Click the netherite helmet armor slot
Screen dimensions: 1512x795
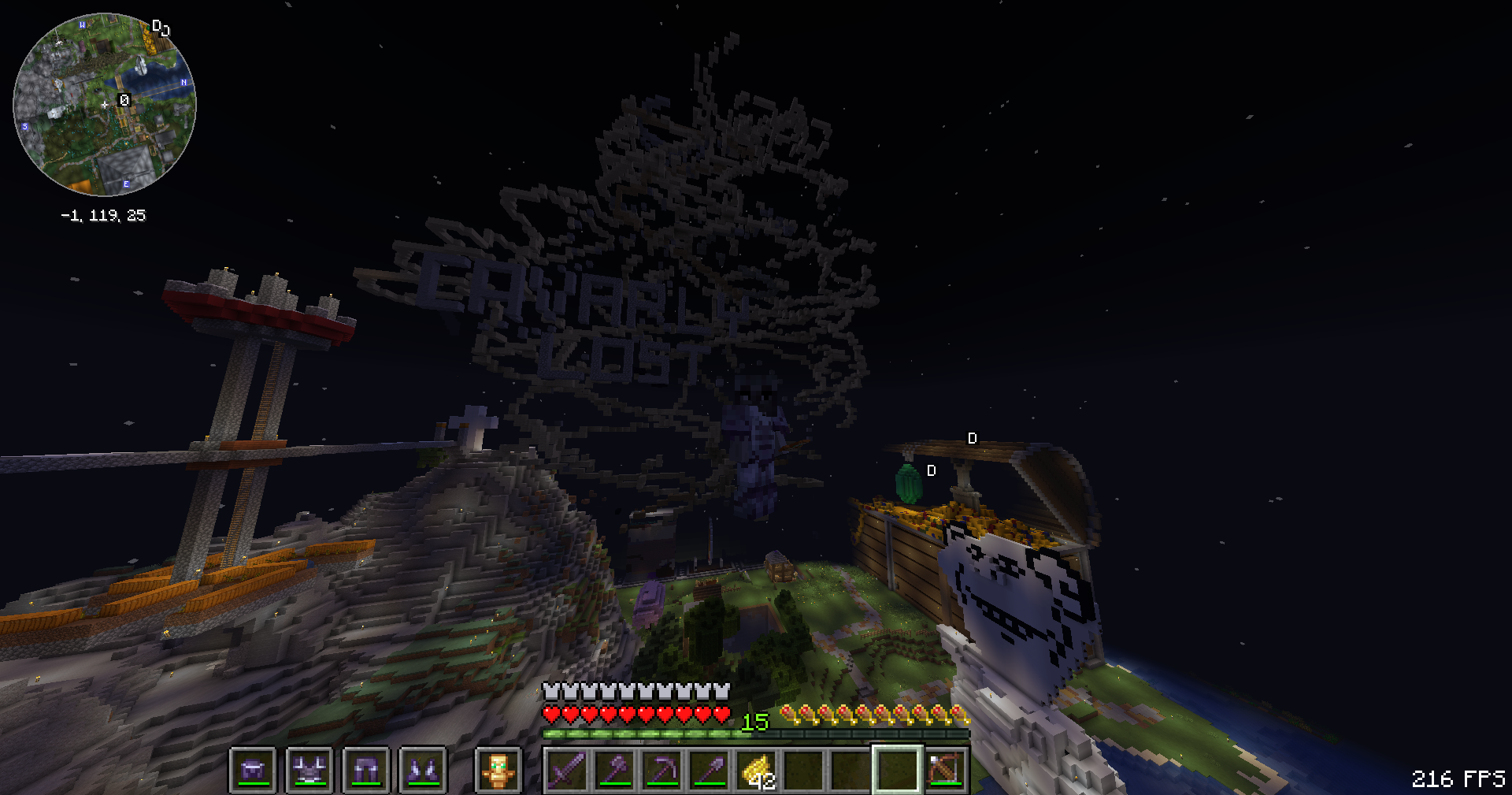[x=253, y=770]
